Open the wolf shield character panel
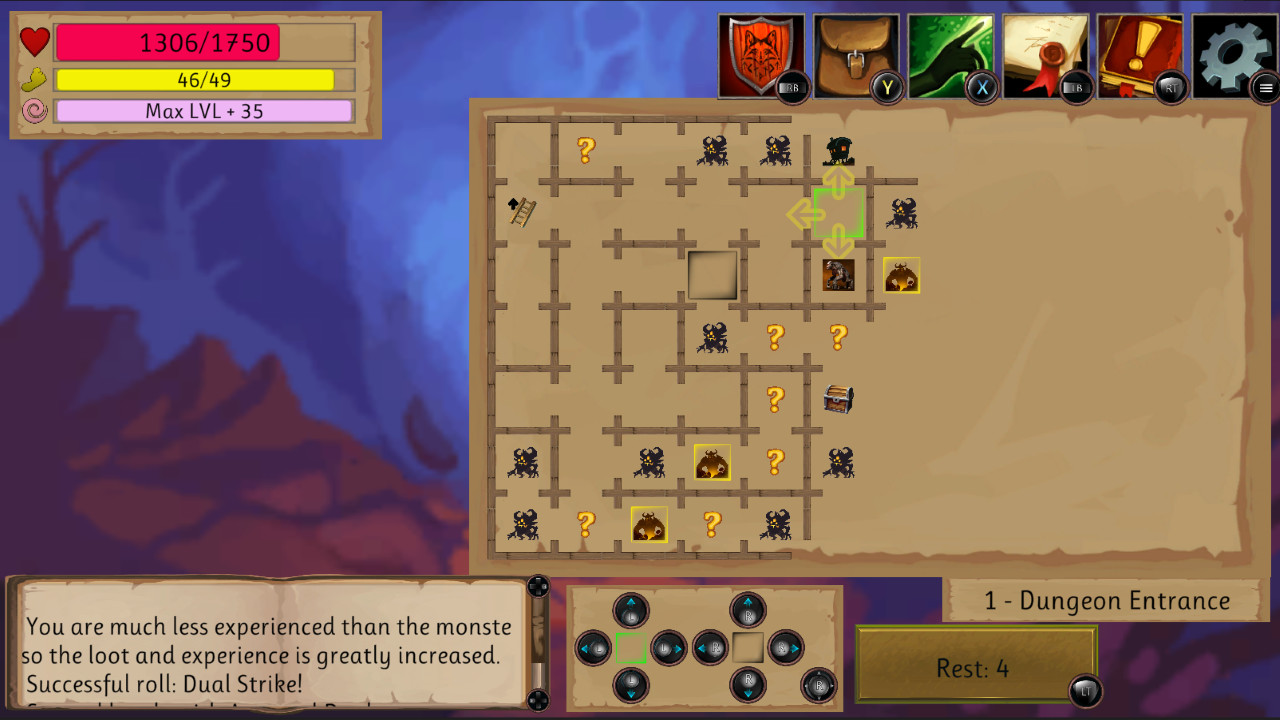The width and height of the screenshot is (1280, 720). (759, 52)
